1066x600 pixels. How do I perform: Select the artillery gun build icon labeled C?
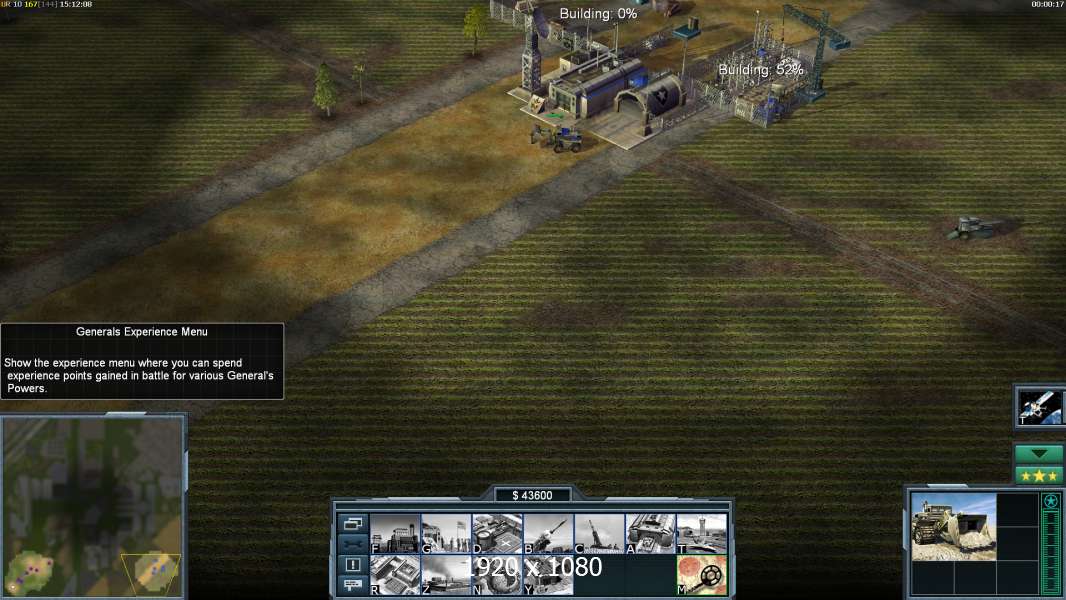click(x=599, y=534)
